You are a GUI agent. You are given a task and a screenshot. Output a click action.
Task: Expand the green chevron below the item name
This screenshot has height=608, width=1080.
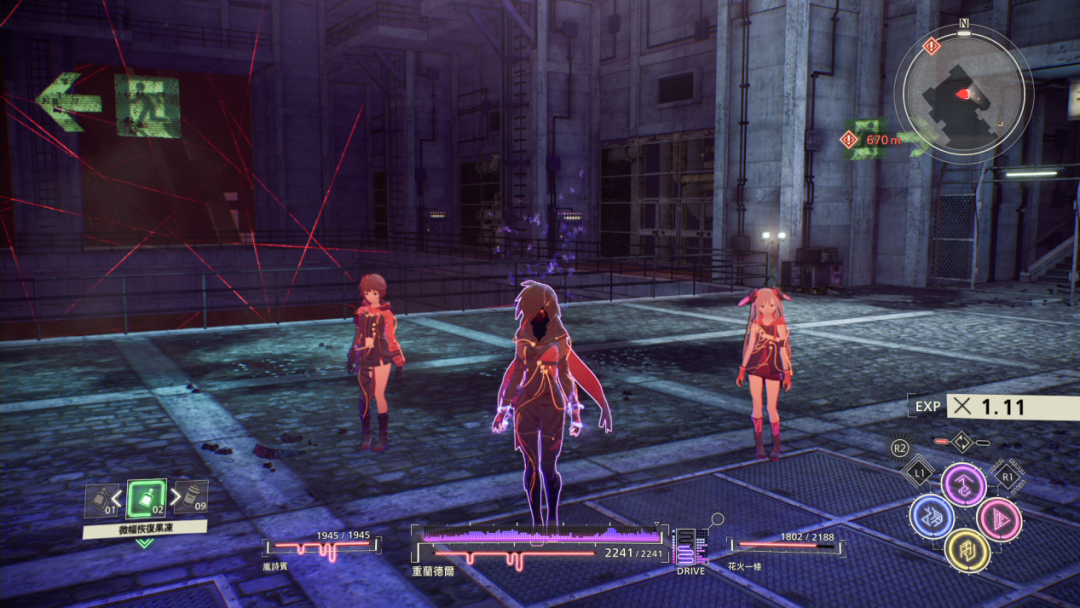(144, 543)
